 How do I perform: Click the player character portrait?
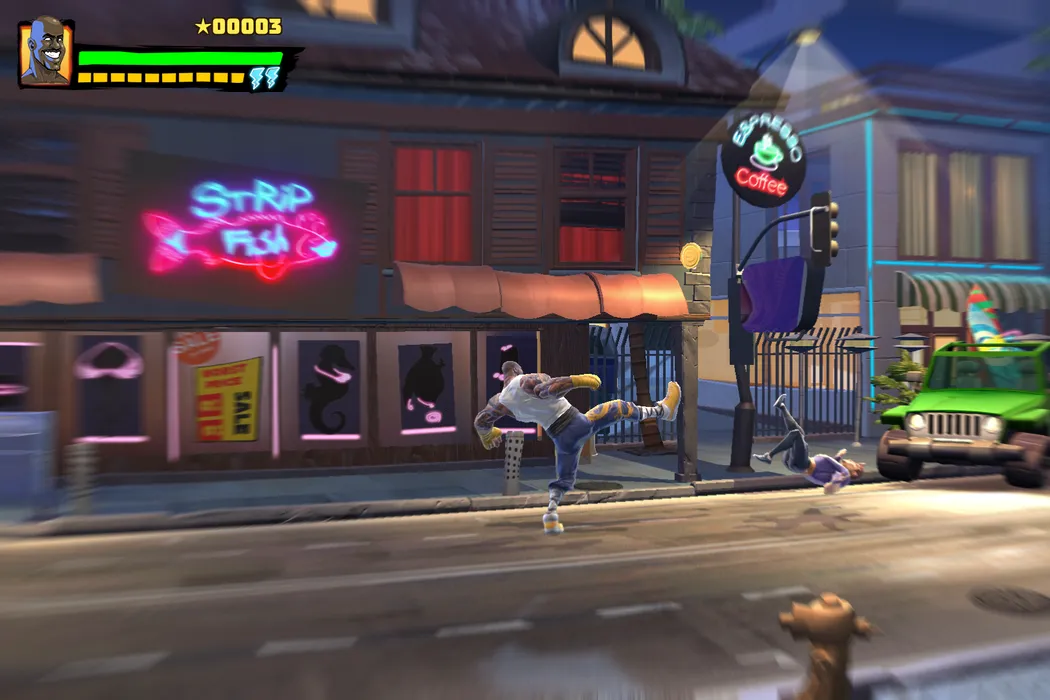(x=45, y=53)
